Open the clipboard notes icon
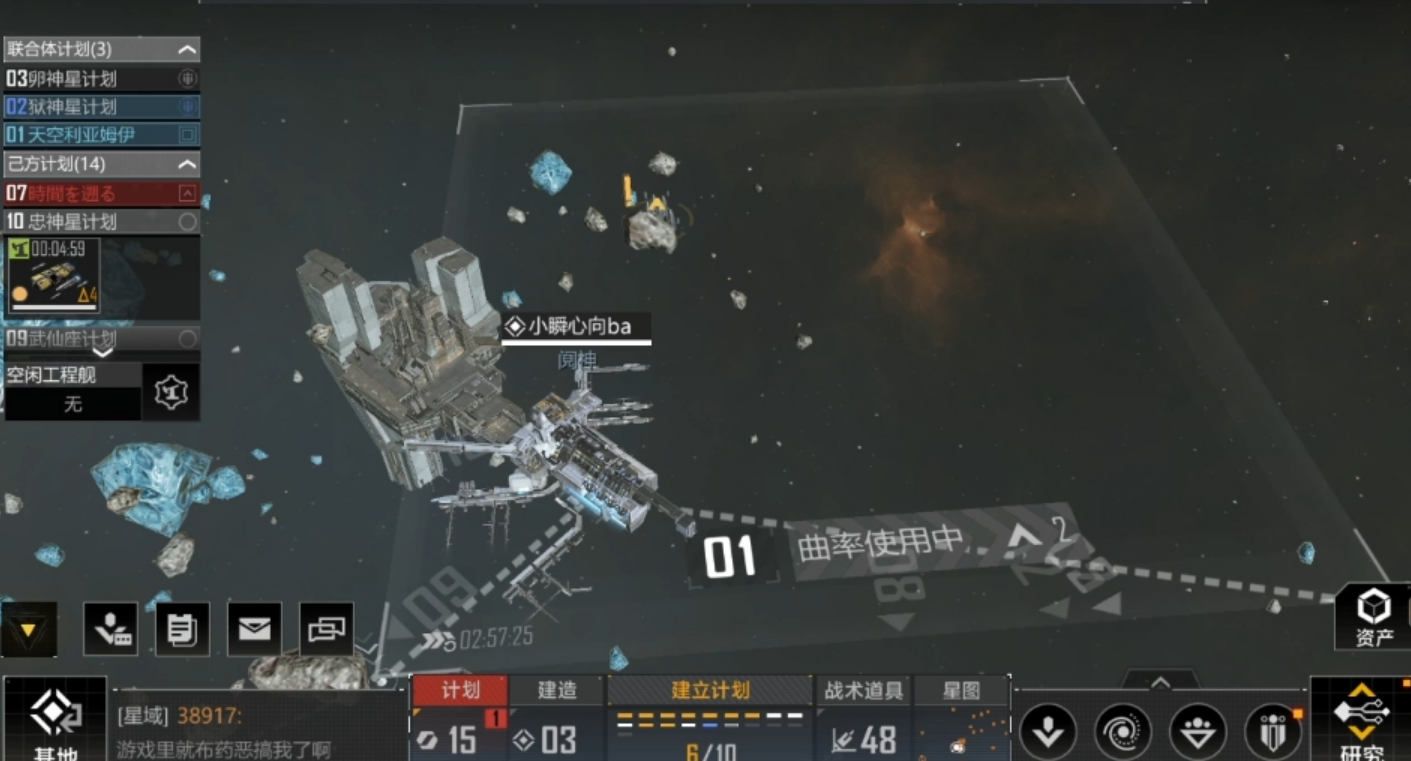Screen dimensions: 1411x761 (x=182, y=629)
